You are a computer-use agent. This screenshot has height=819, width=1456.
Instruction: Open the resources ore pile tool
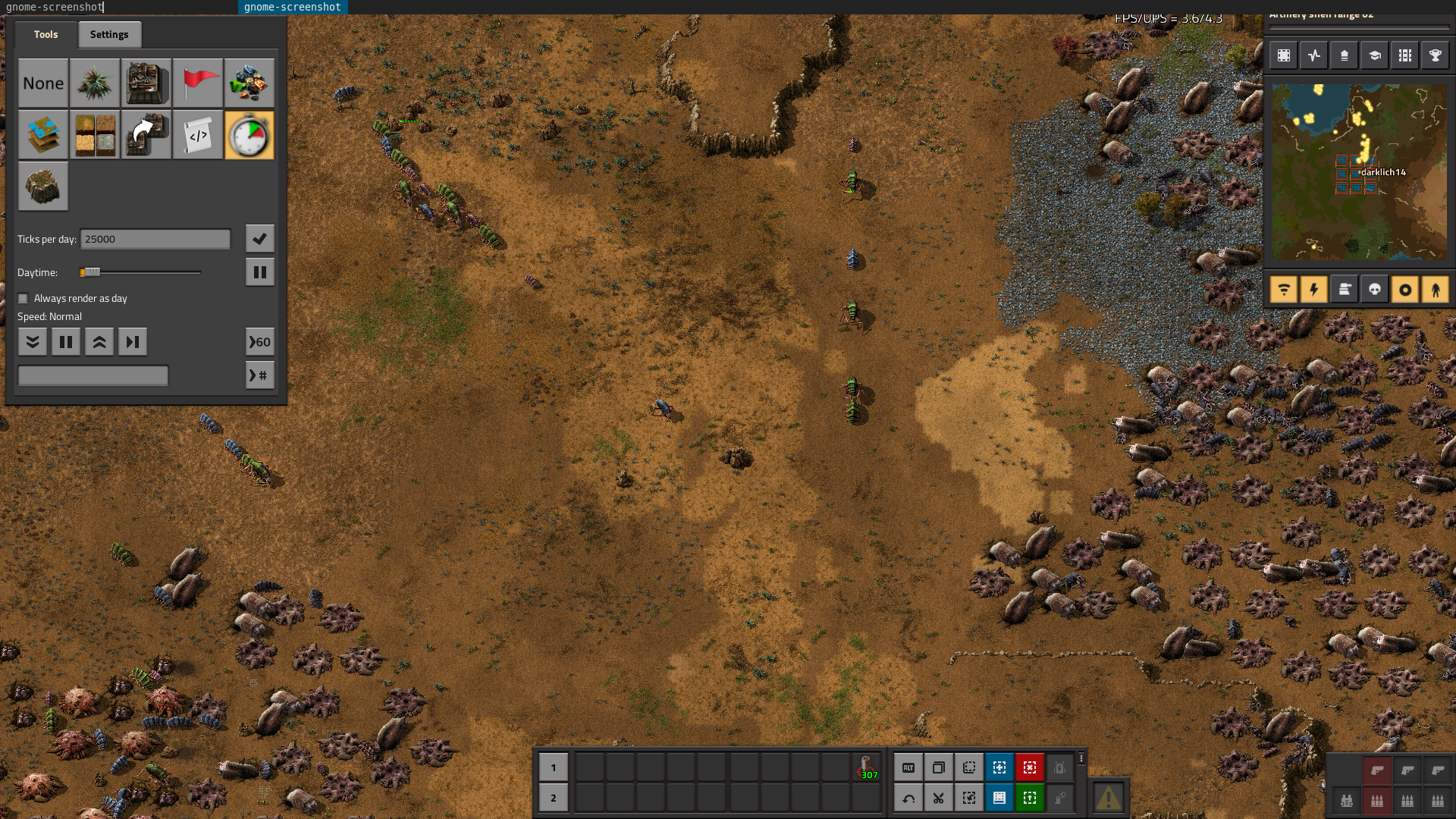pyautogui.click(x=249, y=83)
